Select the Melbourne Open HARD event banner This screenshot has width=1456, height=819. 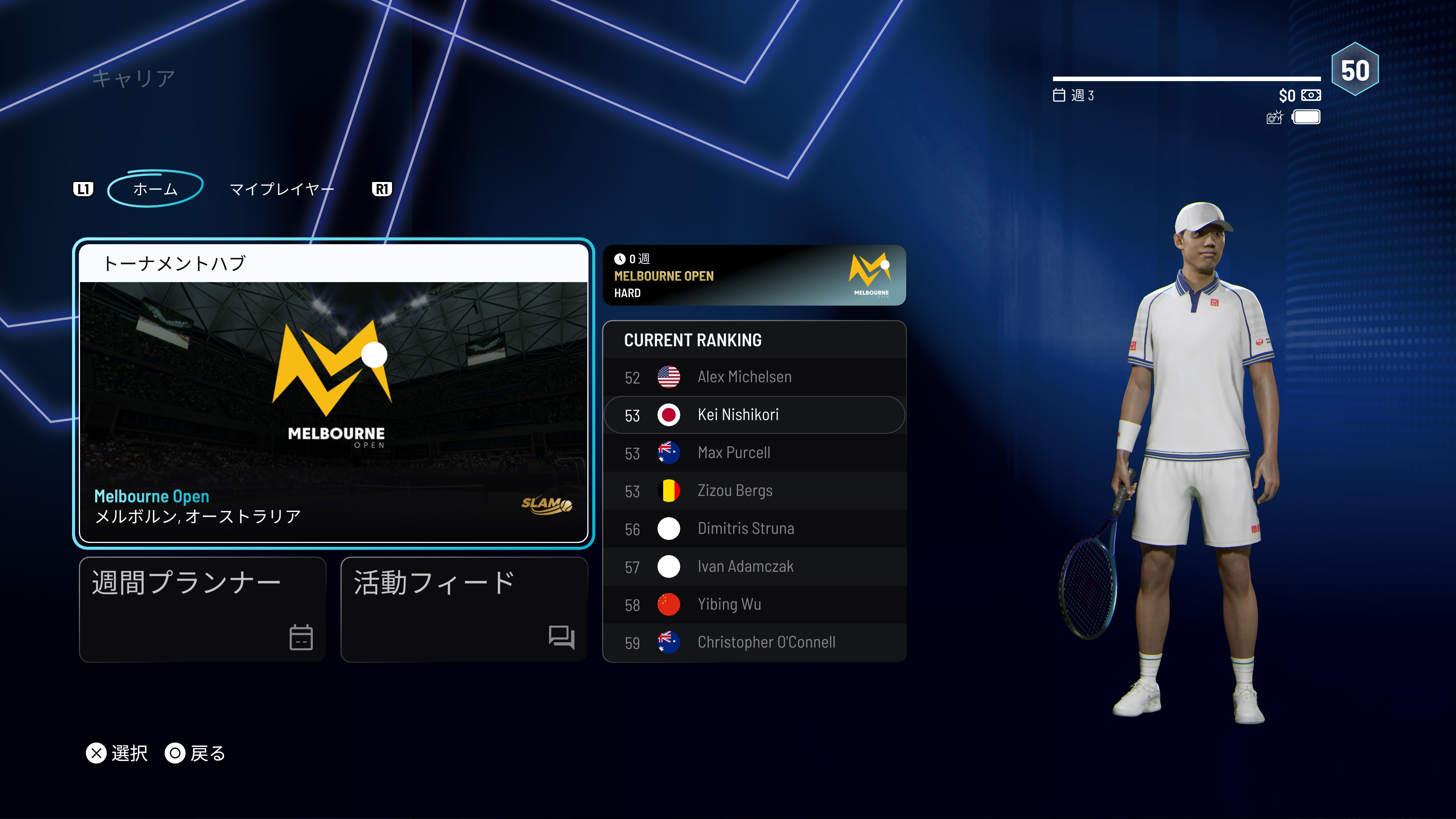[754, 276]
